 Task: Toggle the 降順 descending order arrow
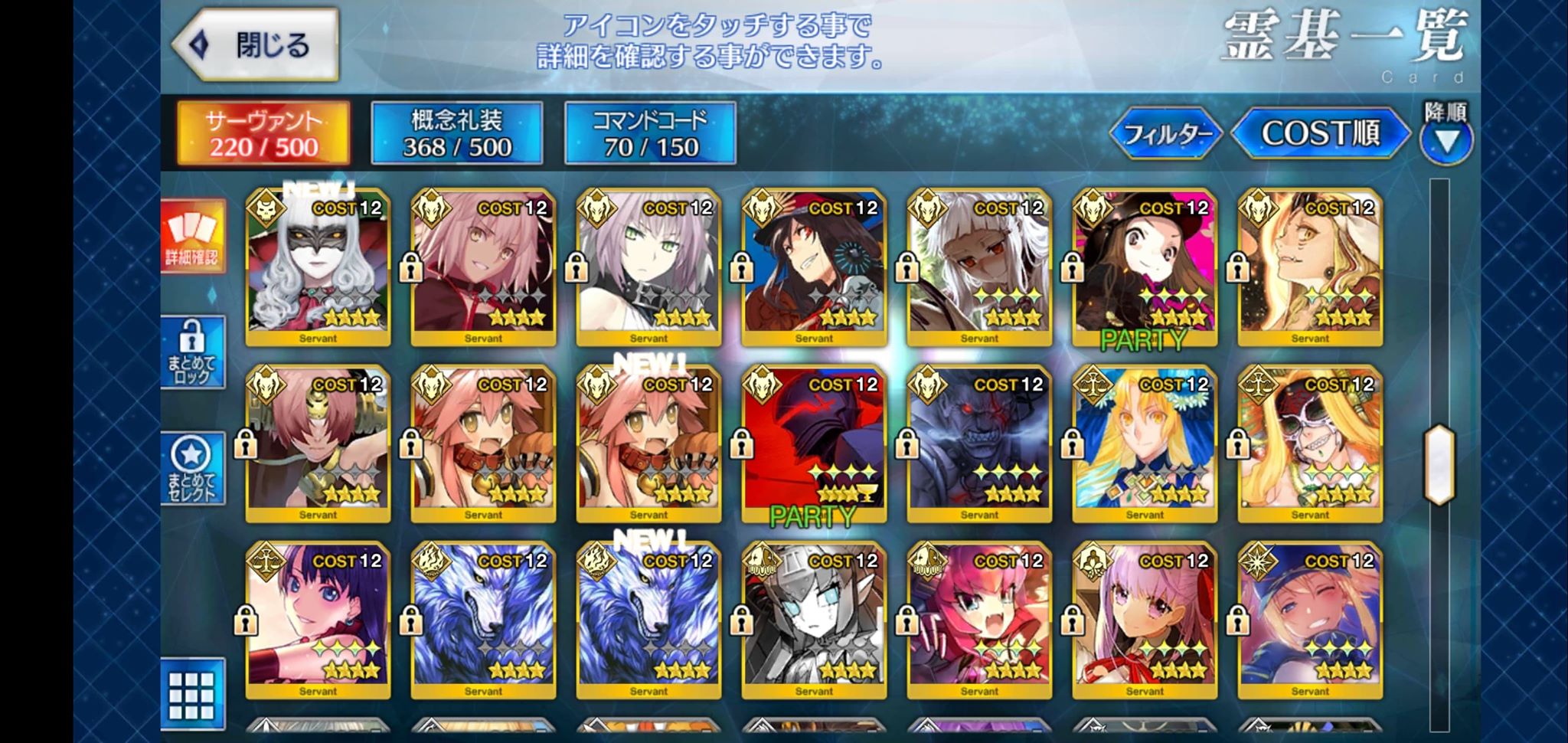coord(1446,140)
